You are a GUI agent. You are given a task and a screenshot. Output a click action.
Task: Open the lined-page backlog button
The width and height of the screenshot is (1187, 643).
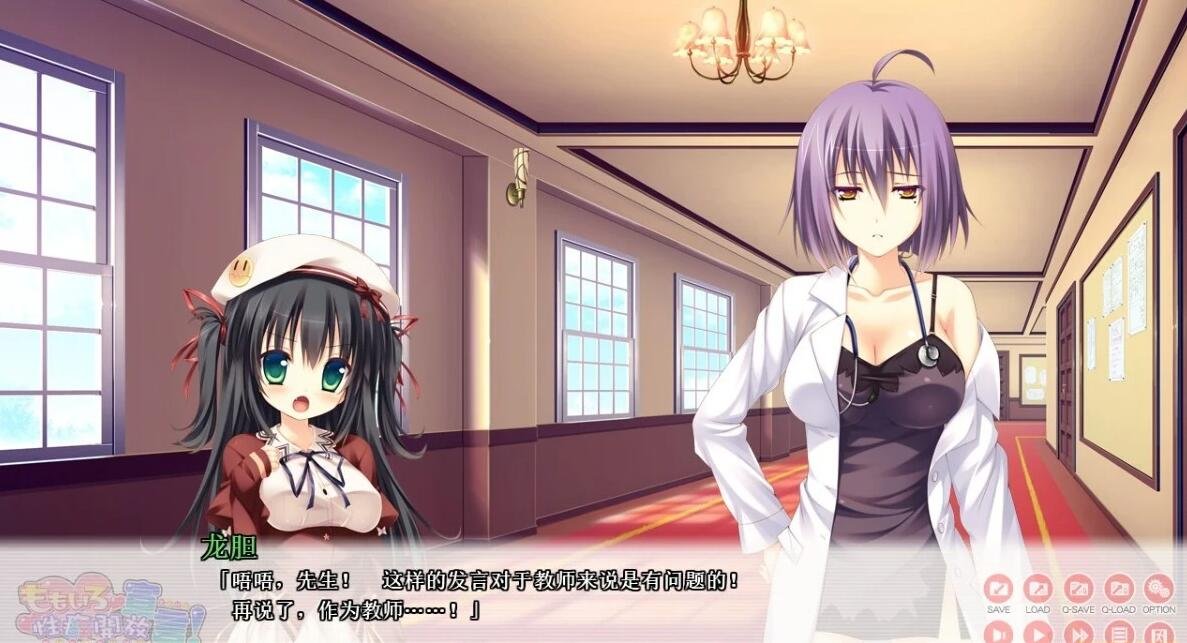[x=1119, y=632]
